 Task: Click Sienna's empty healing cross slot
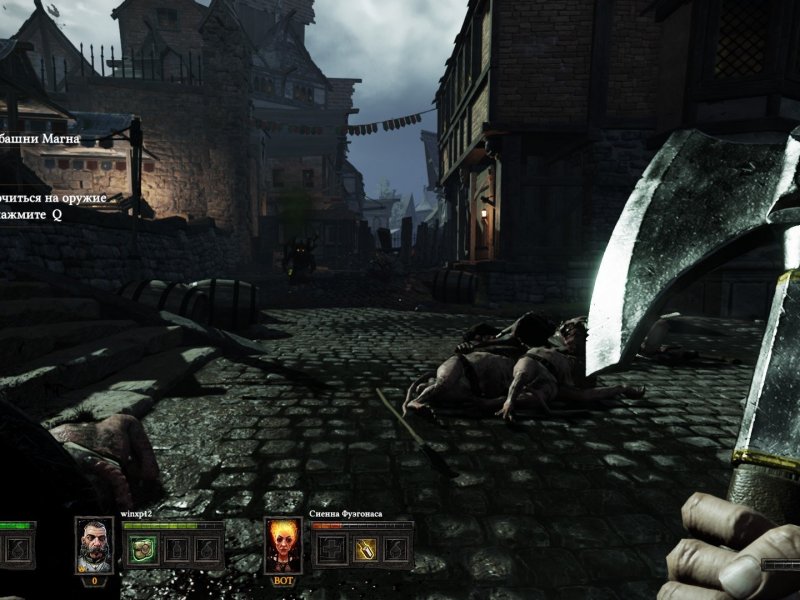tap(333, 549)
